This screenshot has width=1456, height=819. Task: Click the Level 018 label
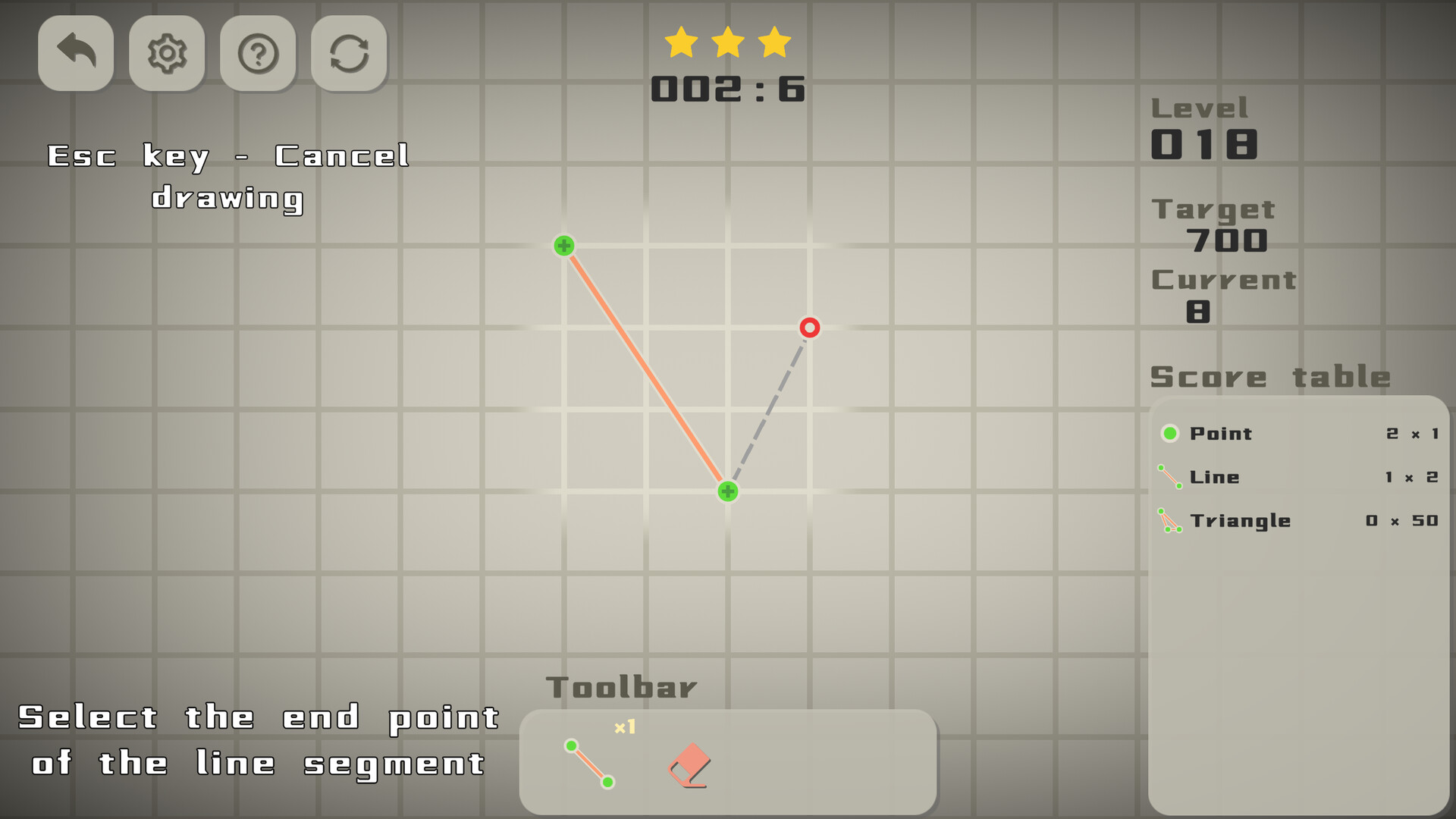point(1203,143)
